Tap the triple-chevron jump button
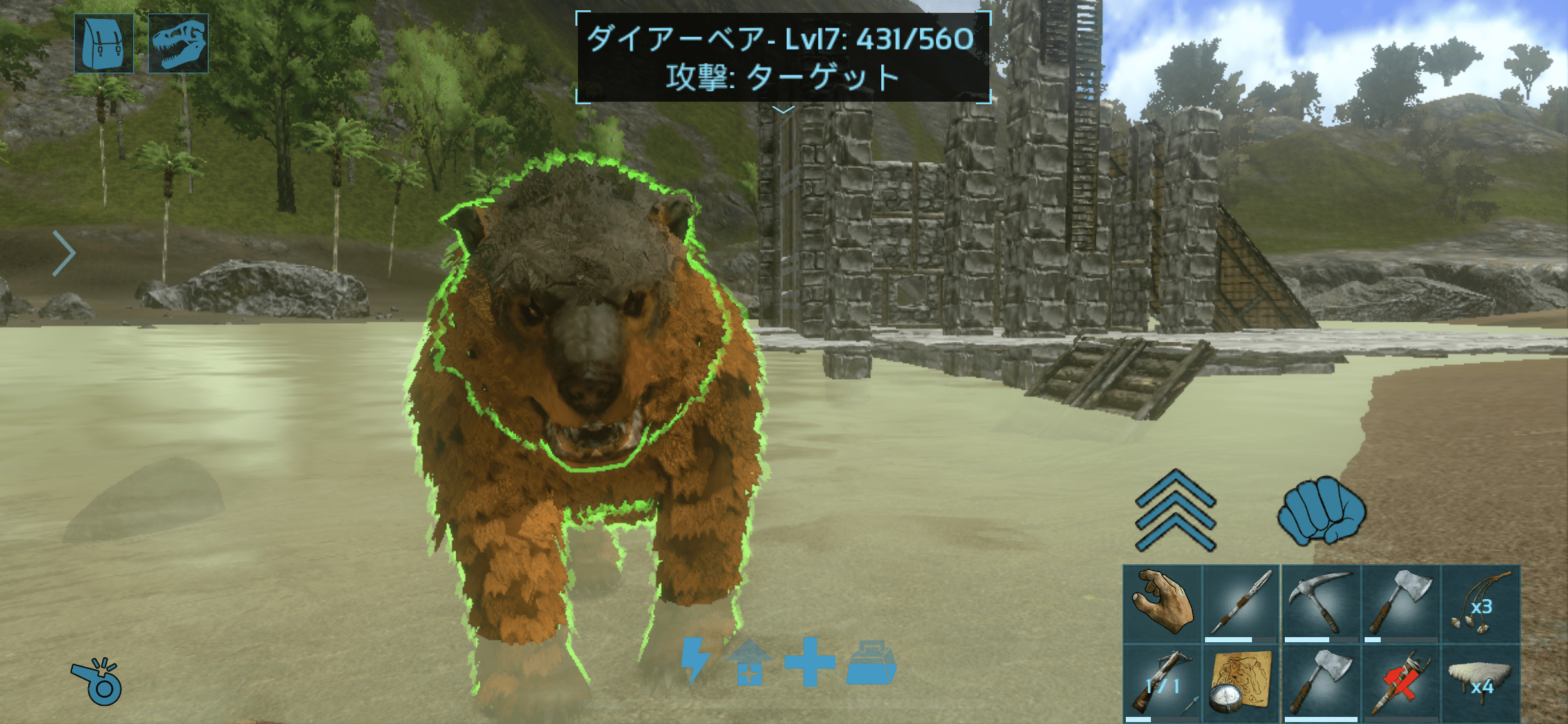 click(1175, 510)
